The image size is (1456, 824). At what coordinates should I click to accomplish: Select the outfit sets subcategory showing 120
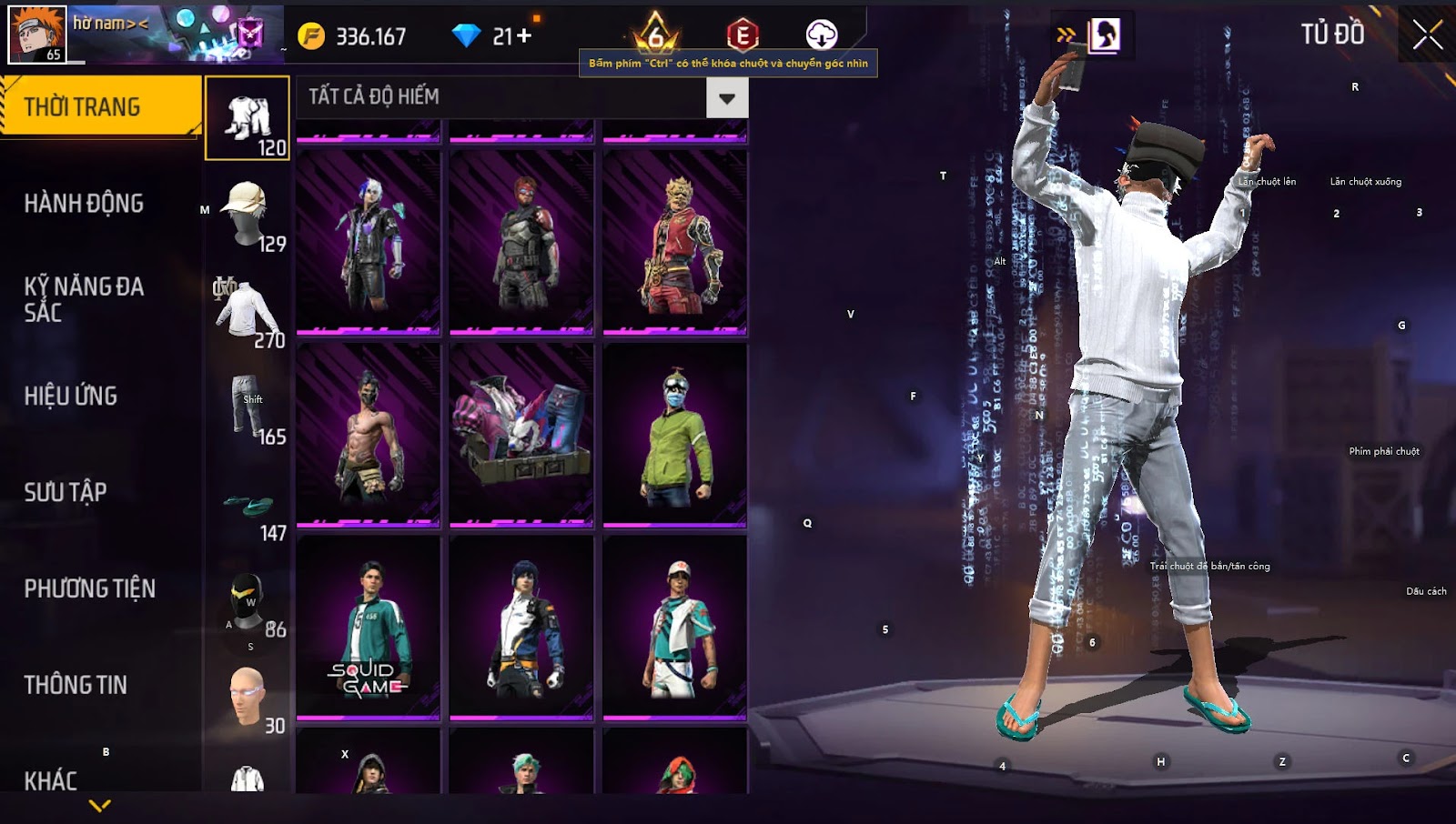tap(248, 119)
